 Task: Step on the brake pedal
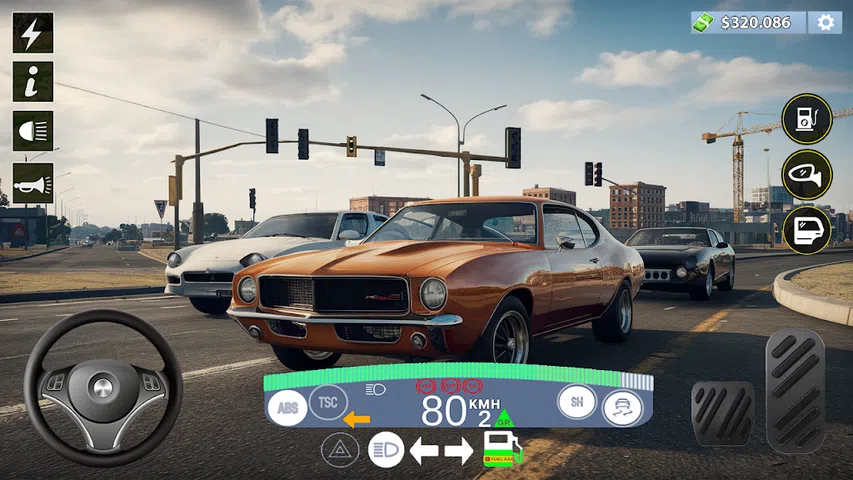723,412
